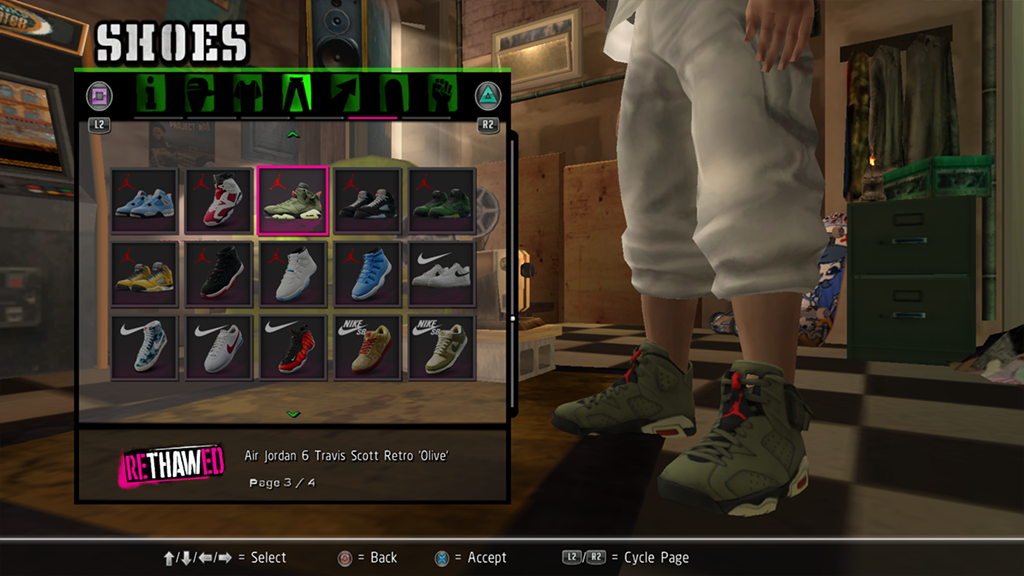Select the red and white Jordan 6
This screenshot has width=1024, height=576.
(219, 200)
